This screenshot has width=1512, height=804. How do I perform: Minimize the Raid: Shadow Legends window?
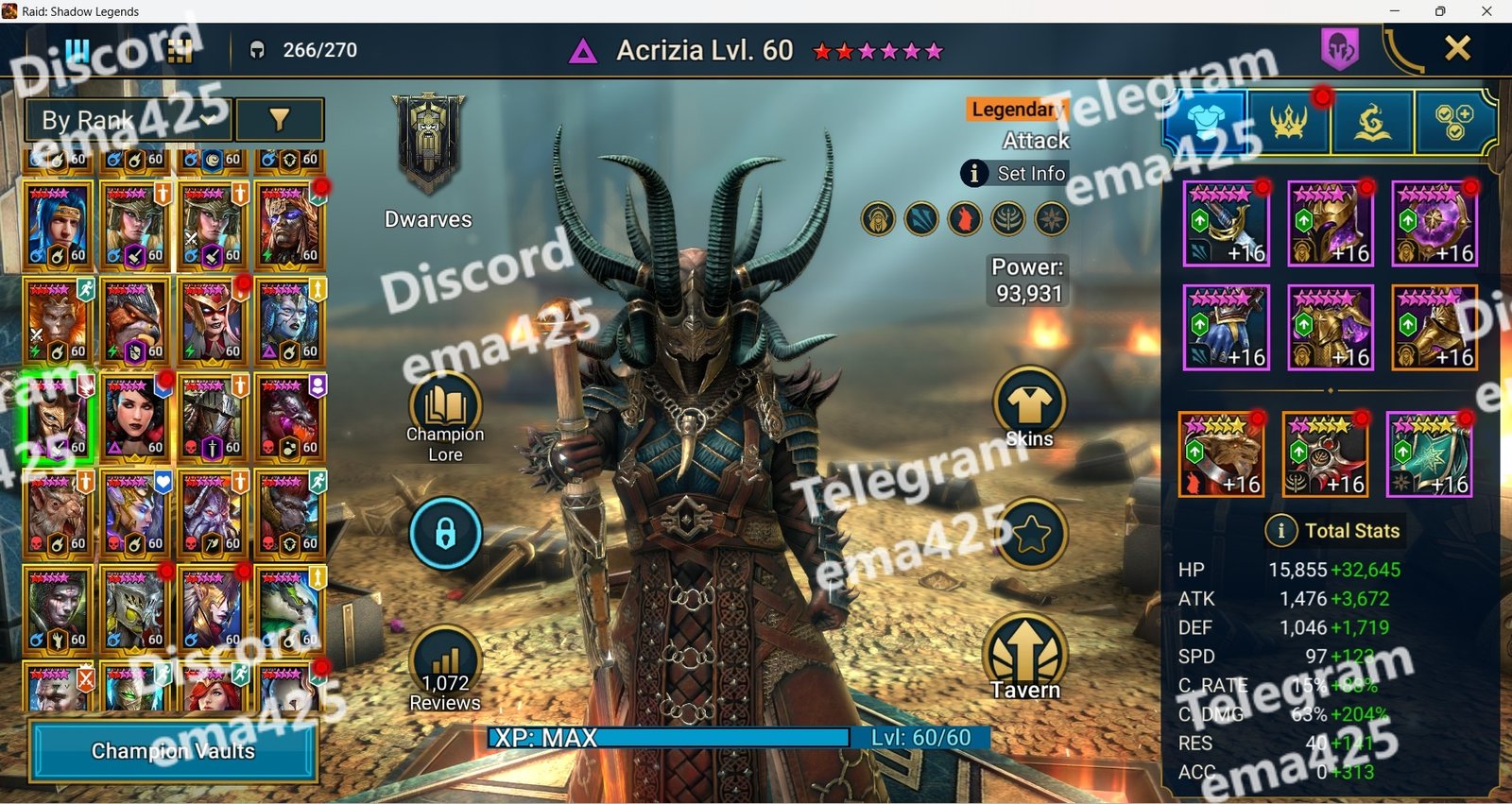tap(1394, 11)
